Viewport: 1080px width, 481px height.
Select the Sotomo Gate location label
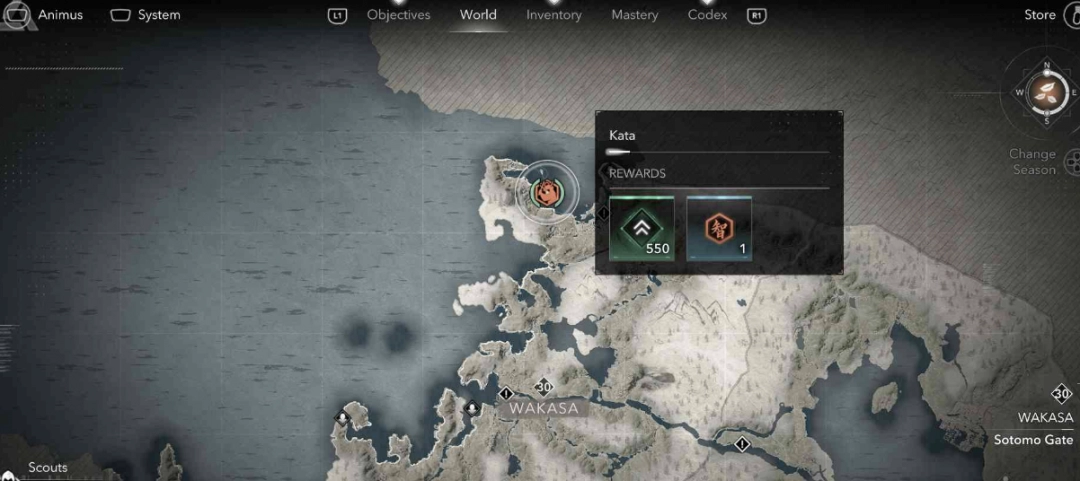(1033, 440)
